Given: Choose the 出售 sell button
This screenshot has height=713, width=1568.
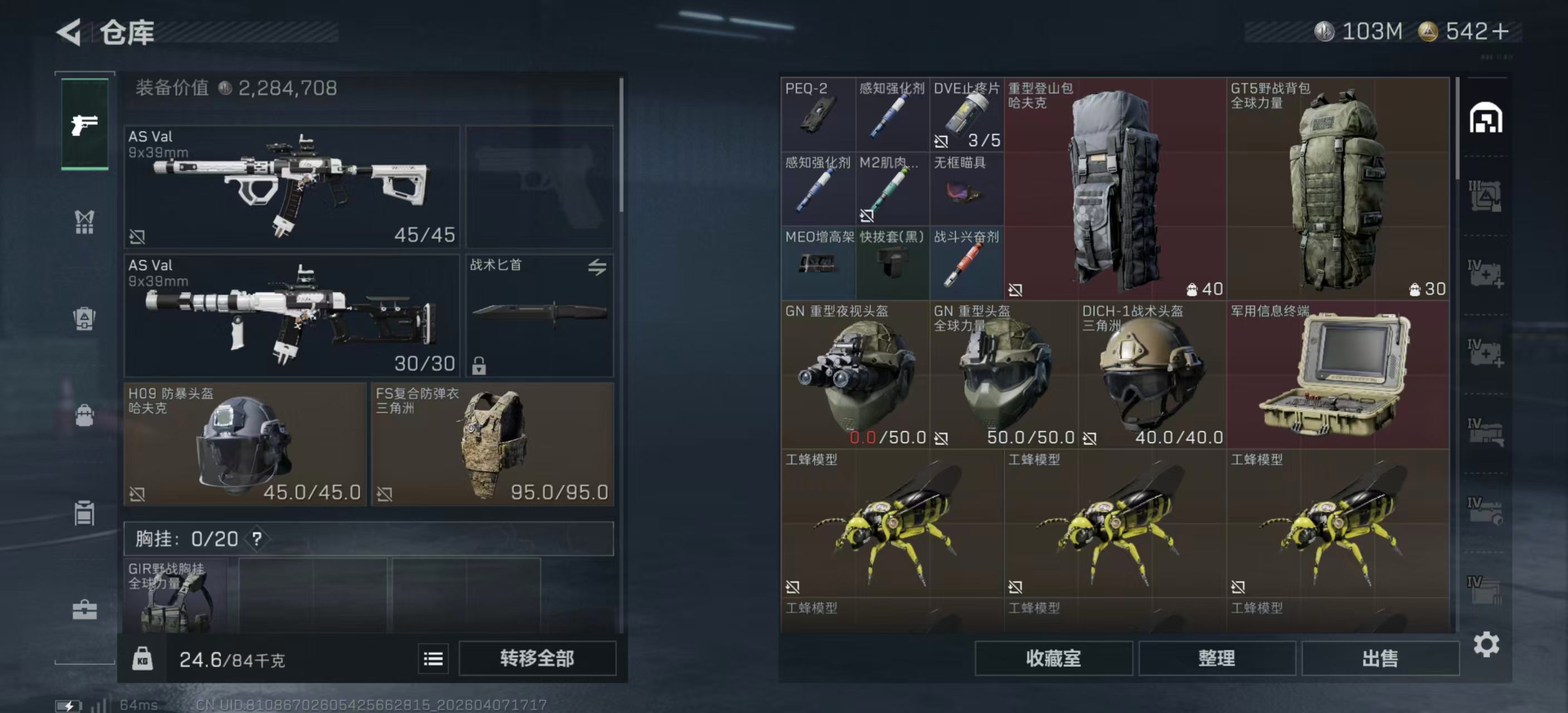Looking at the screenshot, I should [x=1380, y=658].
